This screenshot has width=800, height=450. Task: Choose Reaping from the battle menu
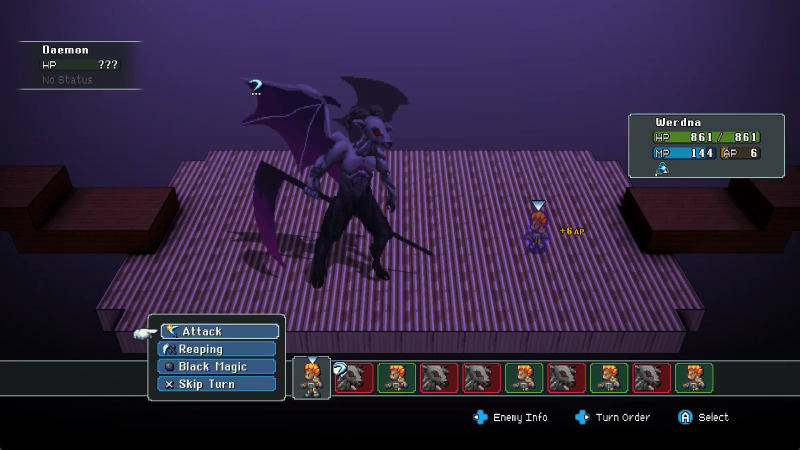point(203,349)
